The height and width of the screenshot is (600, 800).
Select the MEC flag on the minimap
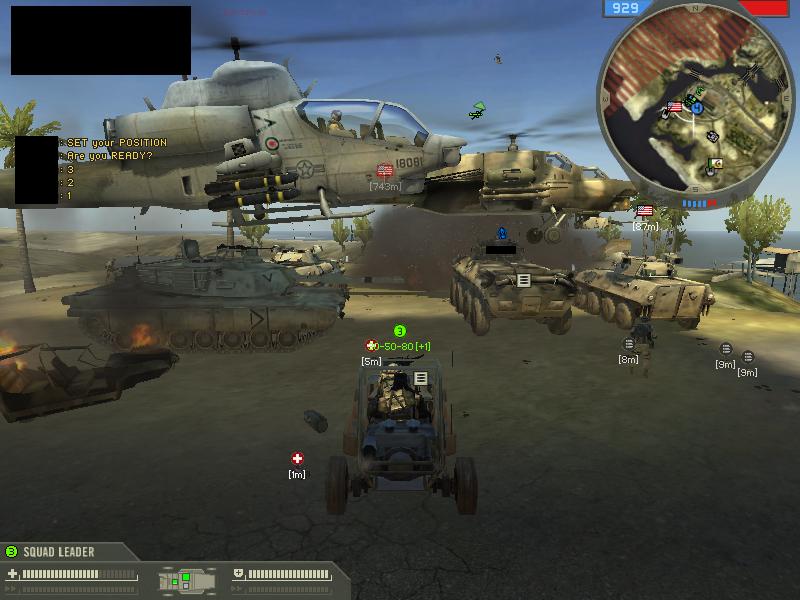pos(716,163)
